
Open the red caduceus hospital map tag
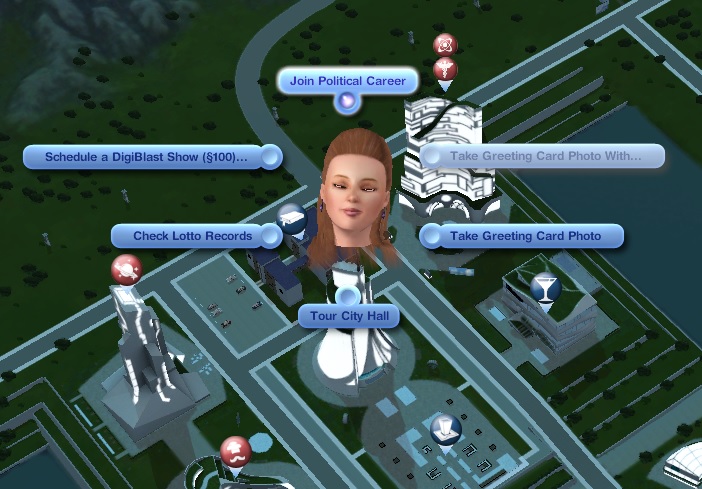pos(446,70)
